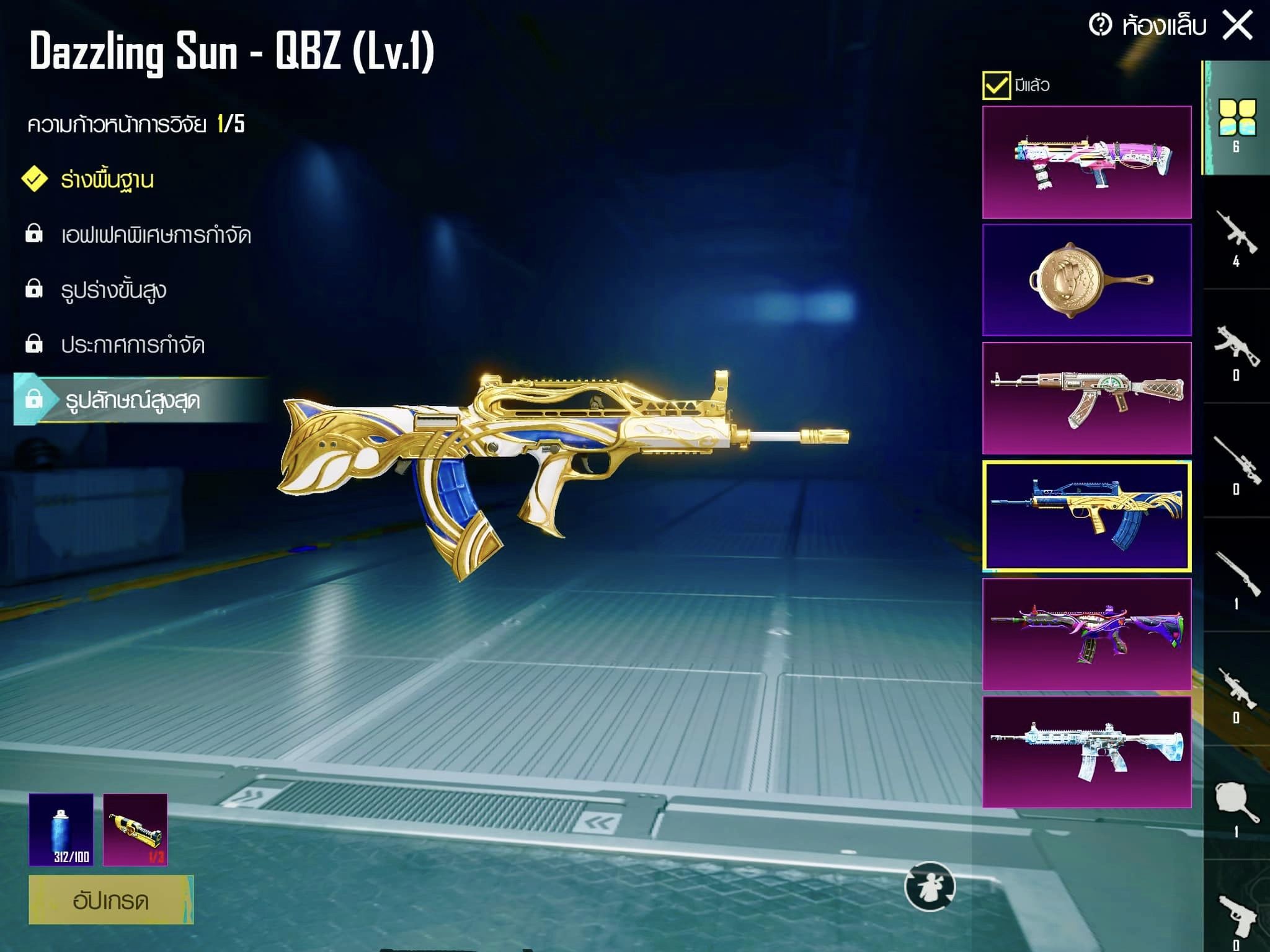
Task: Select the Dazzling Sun QBZ thumbnail
Action: (x=1086, y=516)
